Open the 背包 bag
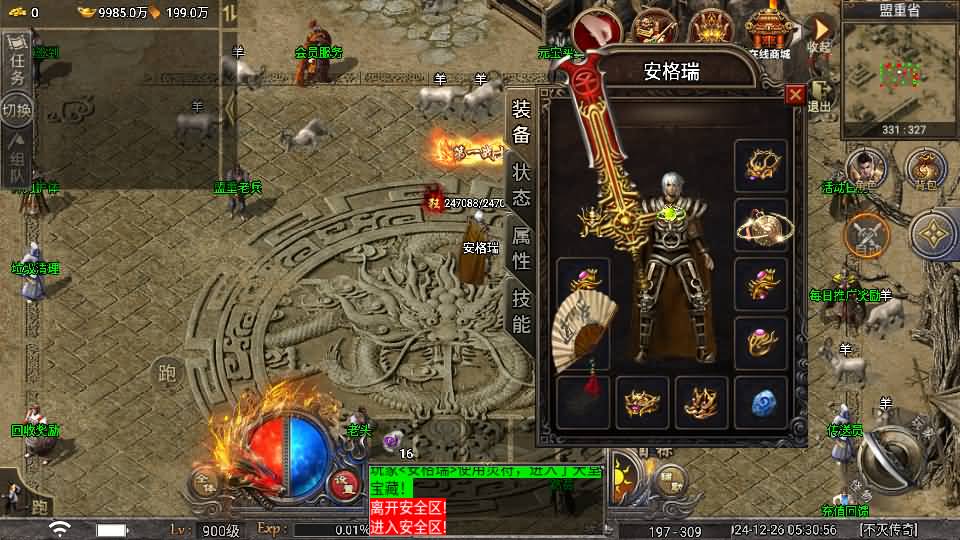This screenshot has height=540, width=960. tap(925, 170)
